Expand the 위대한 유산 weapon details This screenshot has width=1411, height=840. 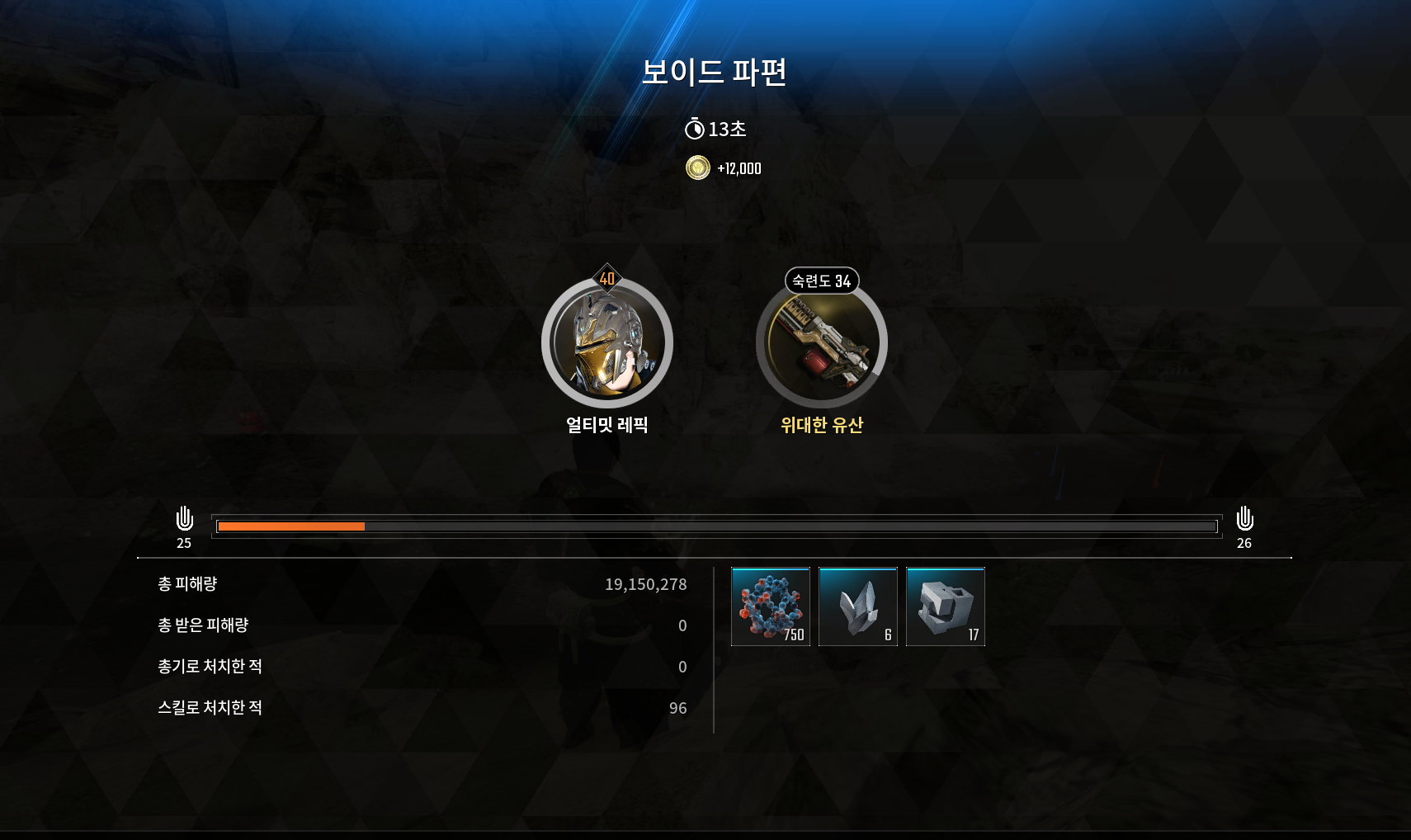click(x=822, y=427)
